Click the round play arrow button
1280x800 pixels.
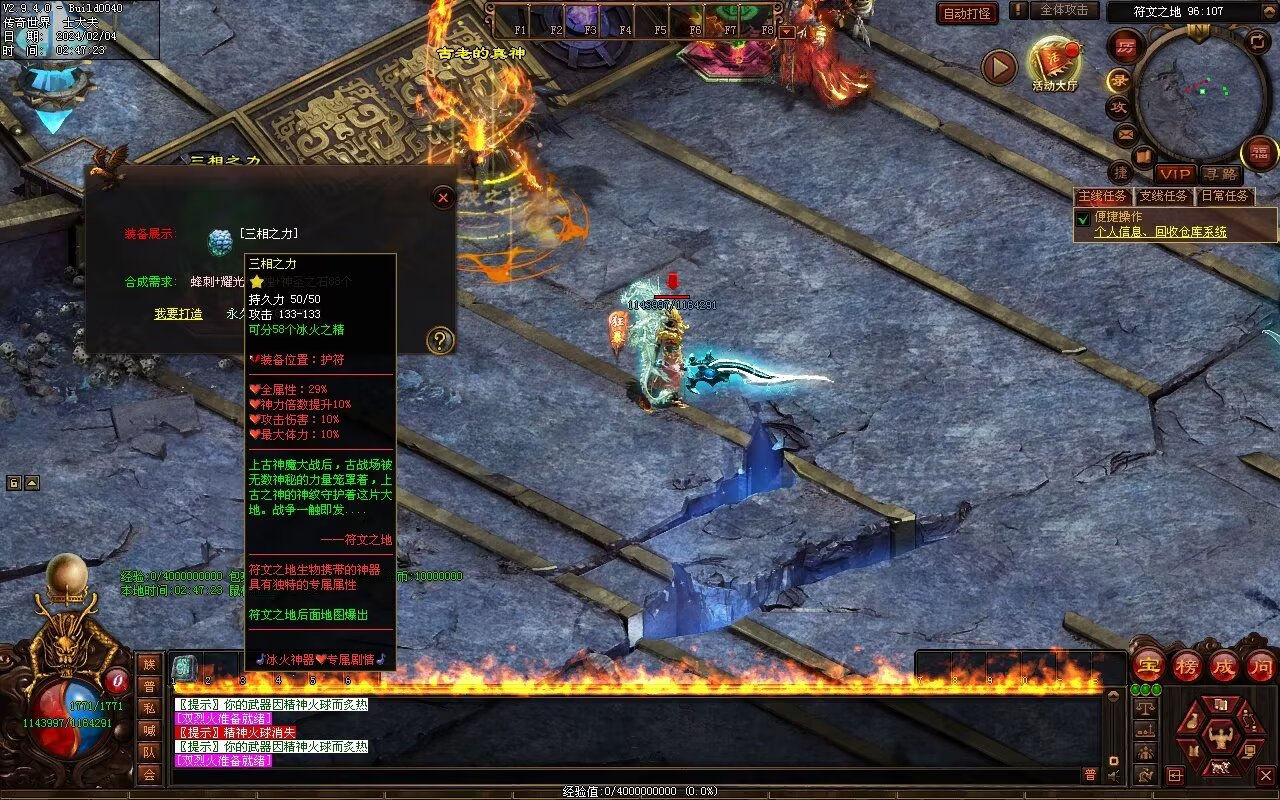pos(998,67)
